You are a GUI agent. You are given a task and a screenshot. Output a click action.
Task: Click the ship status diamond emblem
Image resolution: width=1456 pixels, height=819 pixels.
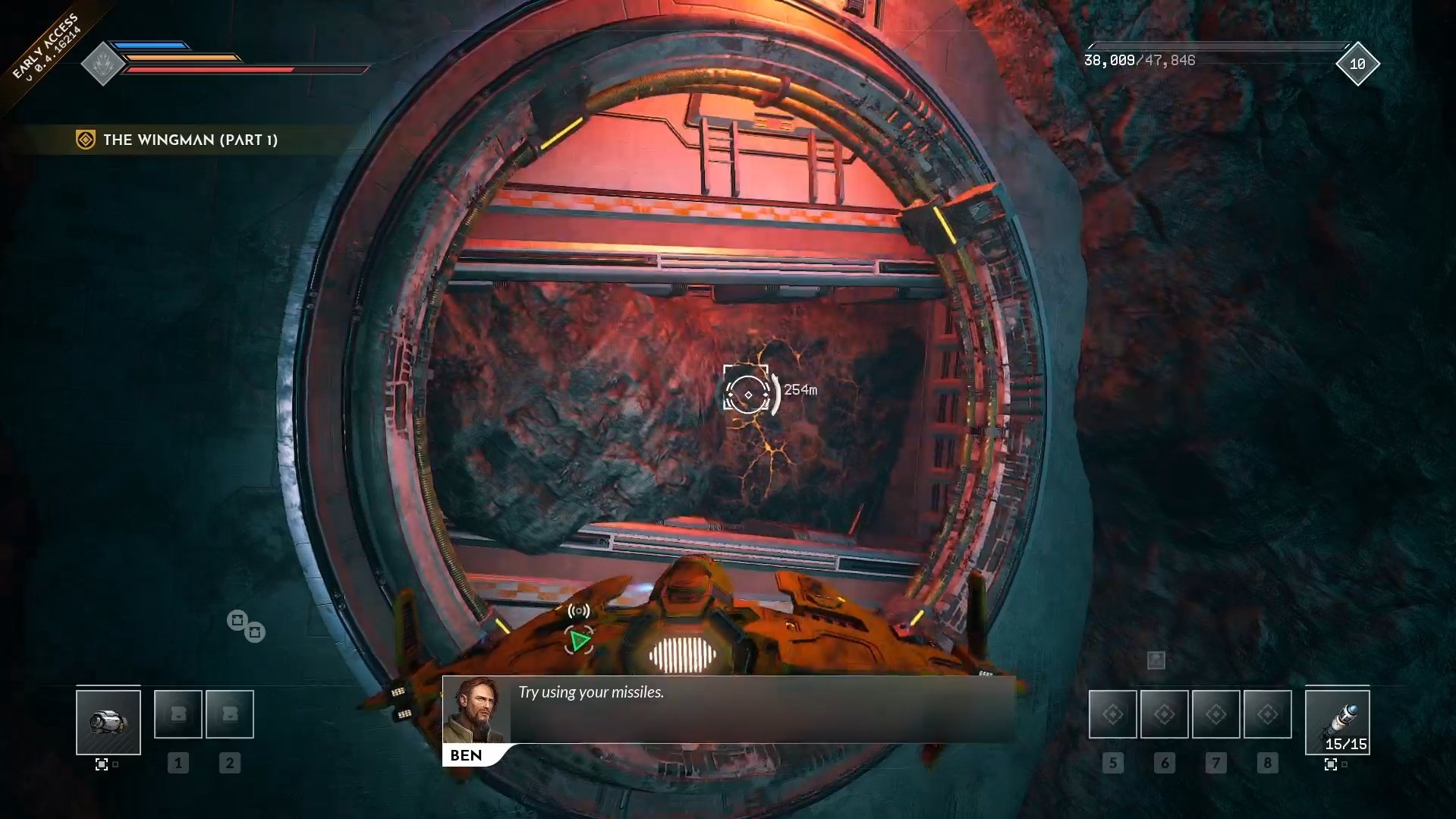102,64
